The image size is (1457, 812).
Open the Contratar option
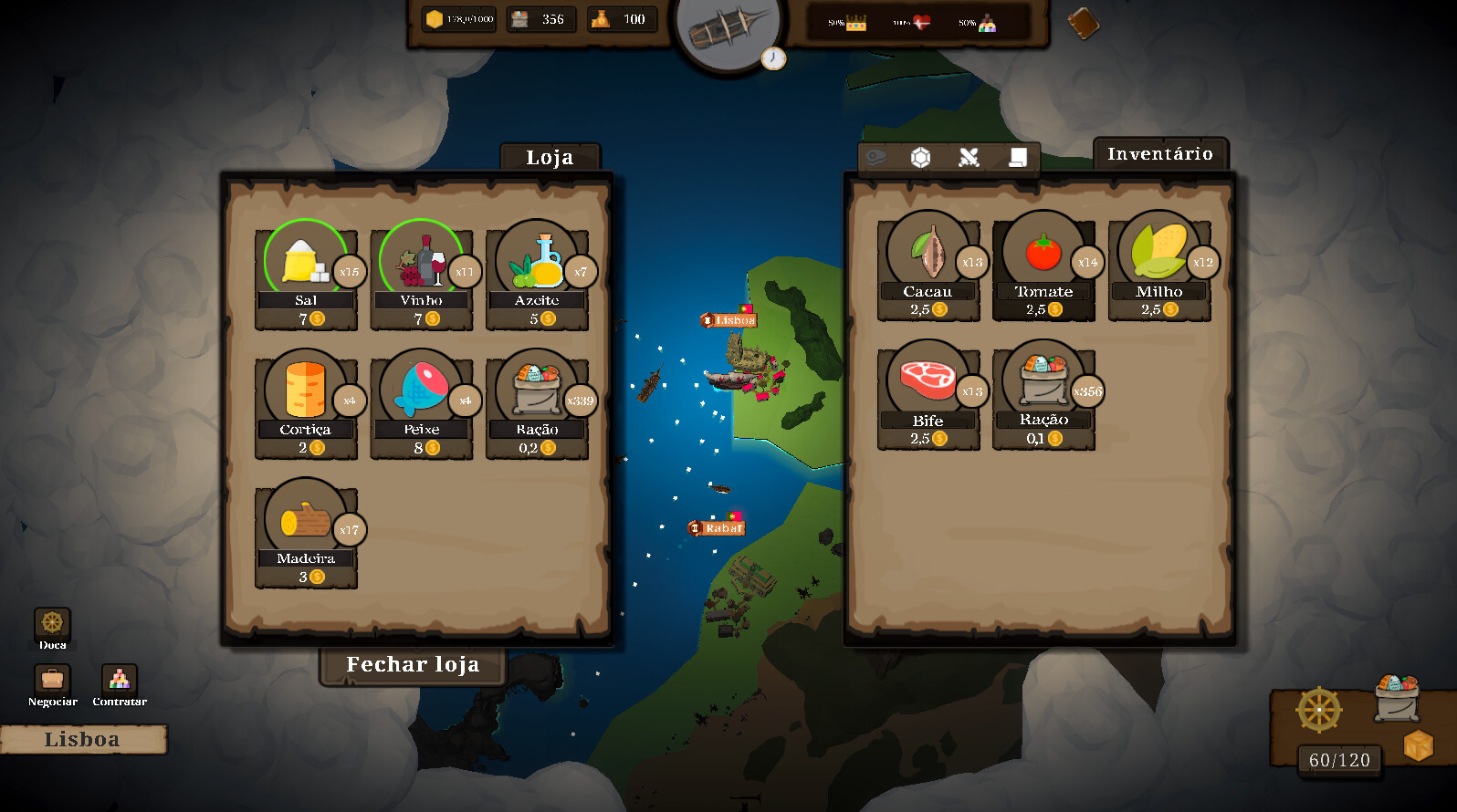pyautogui.click(x=120, y=681)
